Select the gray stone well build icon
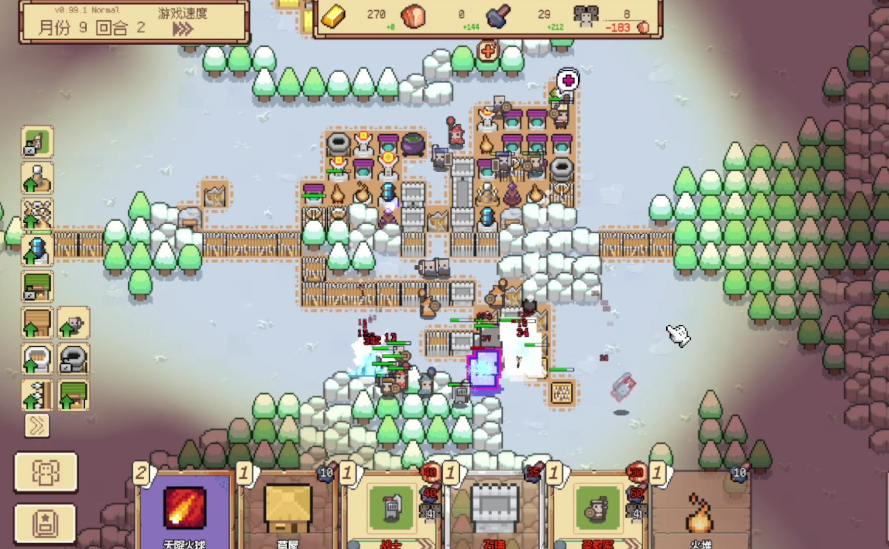Screen dimensions: 889x549 tap(73, 359)
